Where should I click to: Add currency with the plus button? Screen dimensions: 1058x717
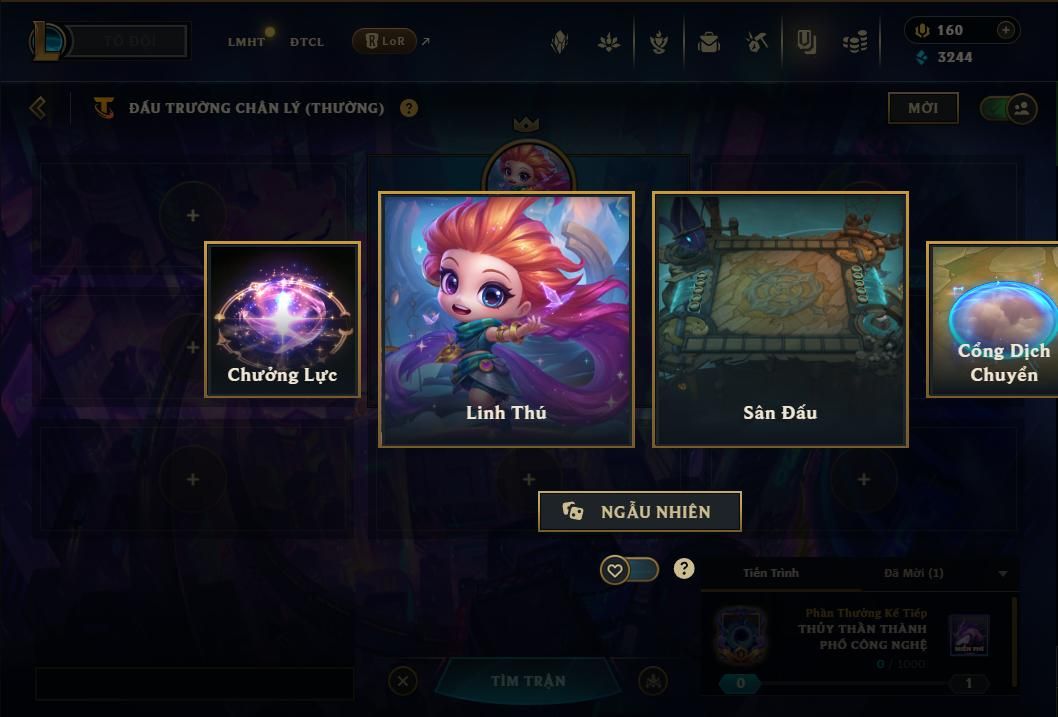(1005, 30)
